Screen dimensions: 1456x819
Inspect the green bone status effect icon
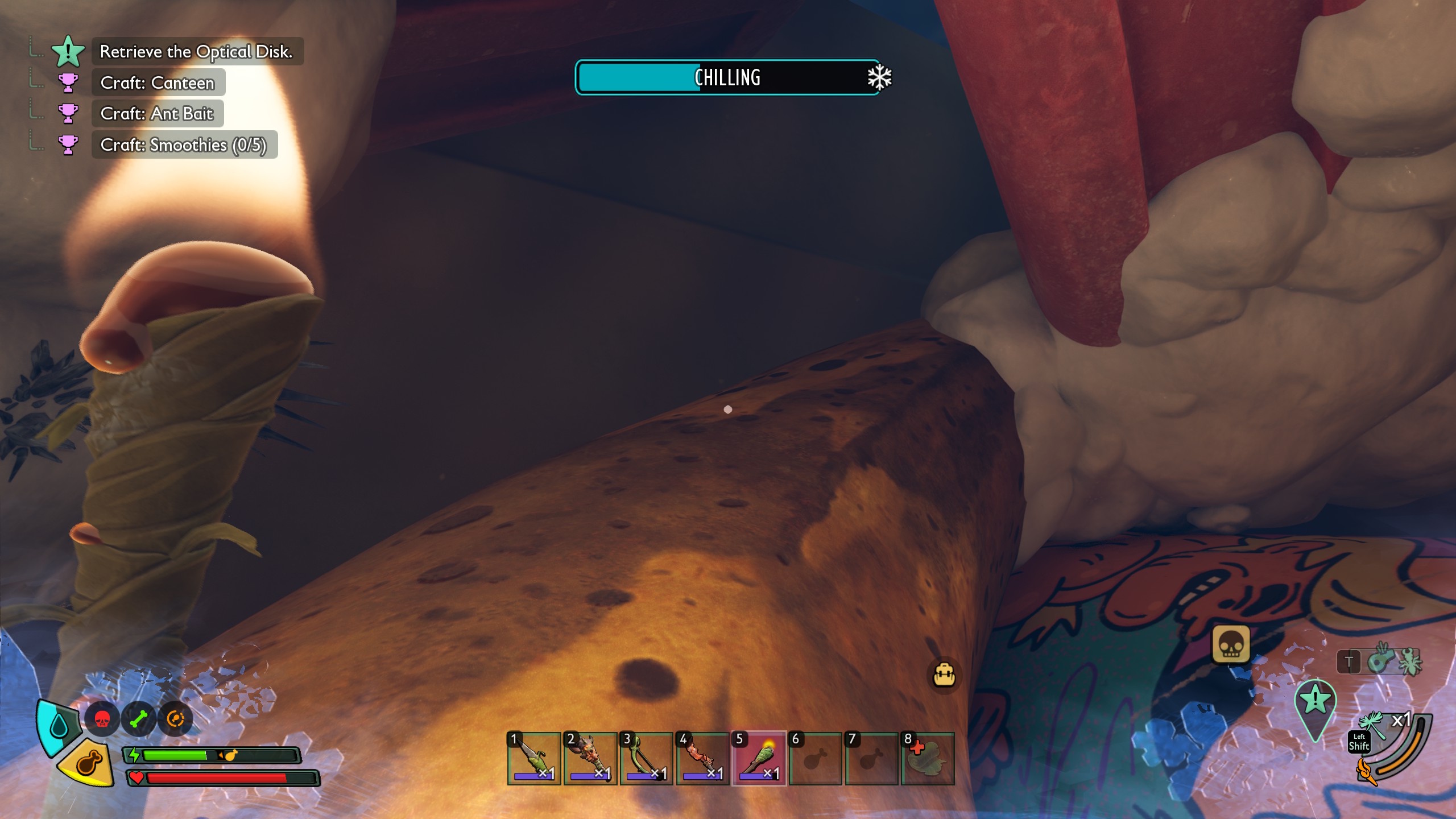pos(138,719)
